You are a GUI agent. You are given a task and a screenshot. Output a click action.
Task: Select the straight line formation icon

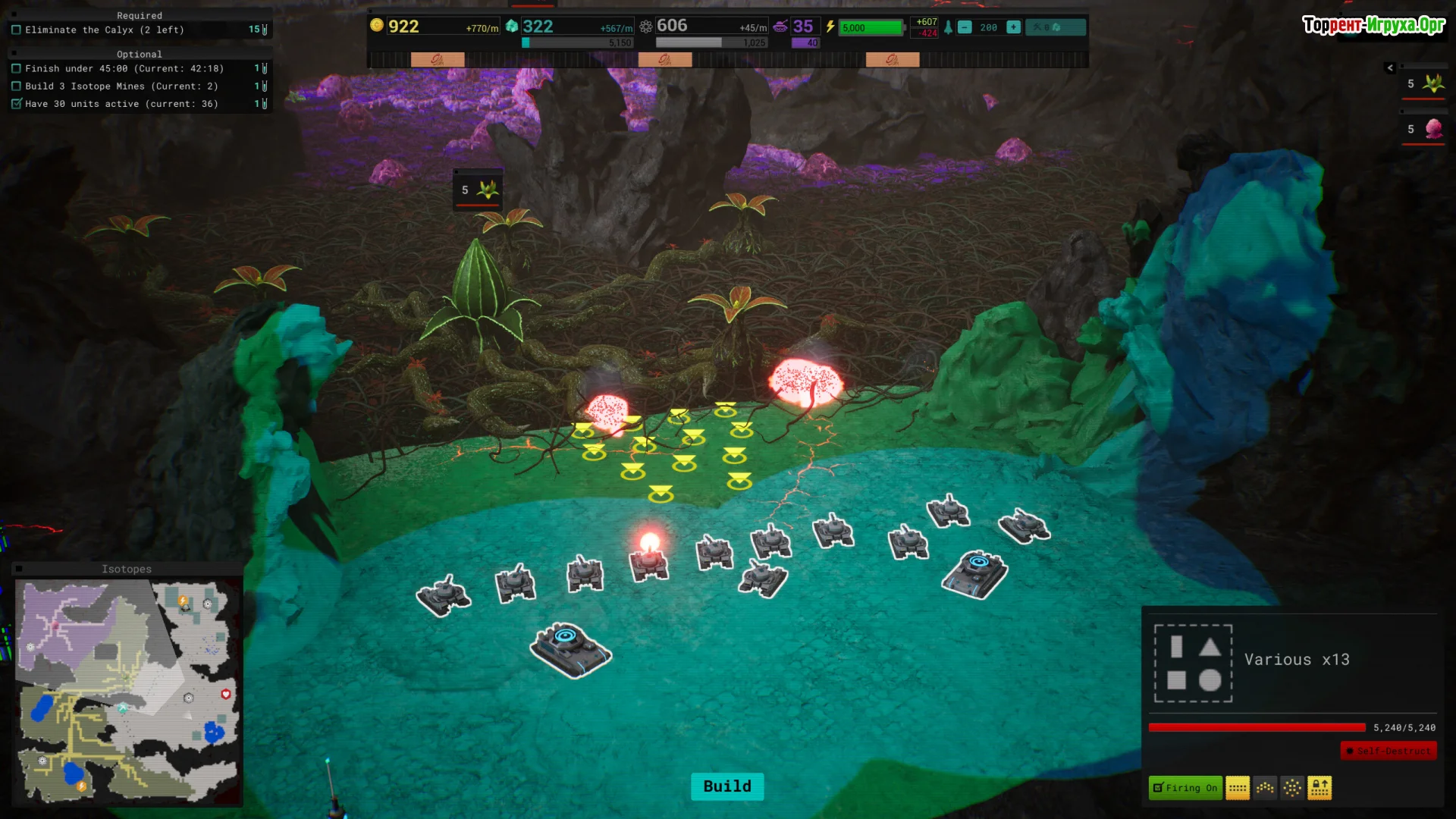tap(1238, 788)
